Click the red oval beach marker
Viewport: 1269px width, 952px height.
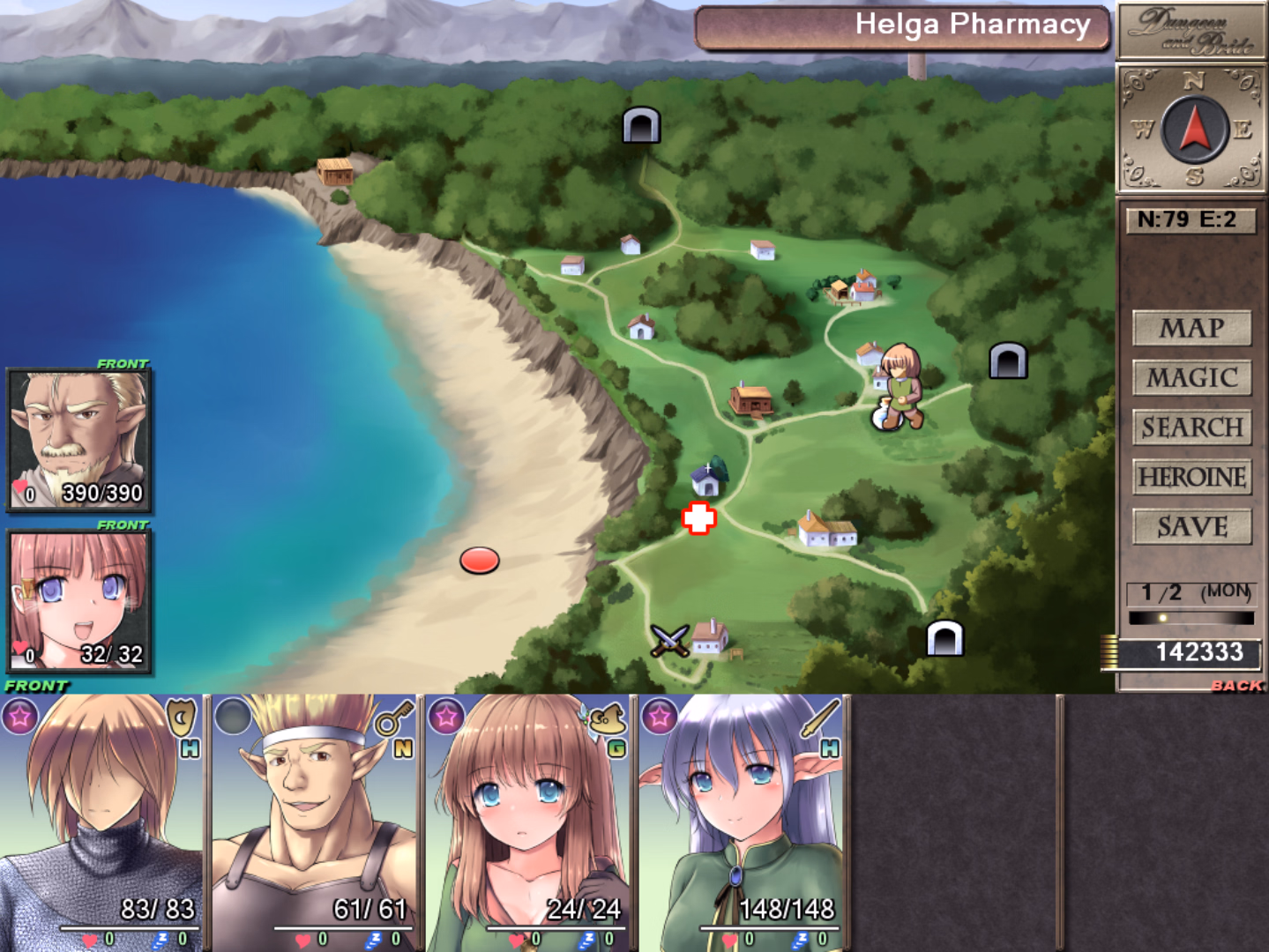tap(480, 561)
